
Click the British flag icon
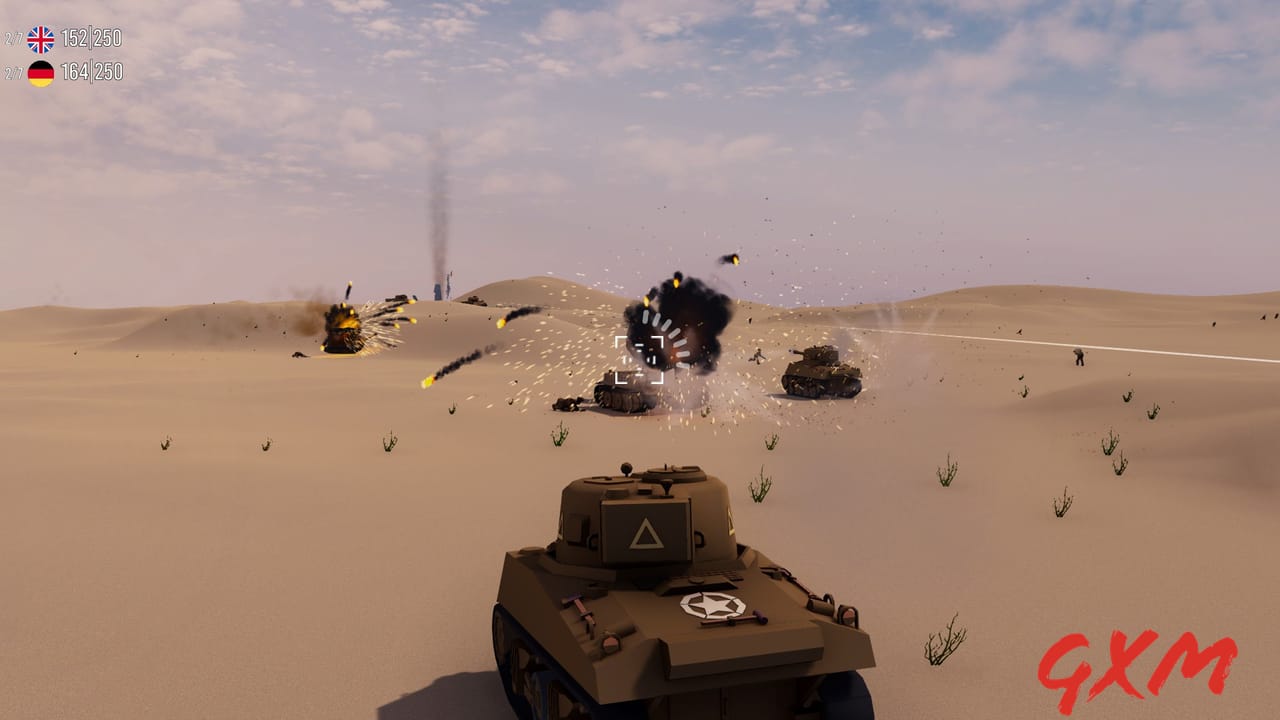coord(42,39)
